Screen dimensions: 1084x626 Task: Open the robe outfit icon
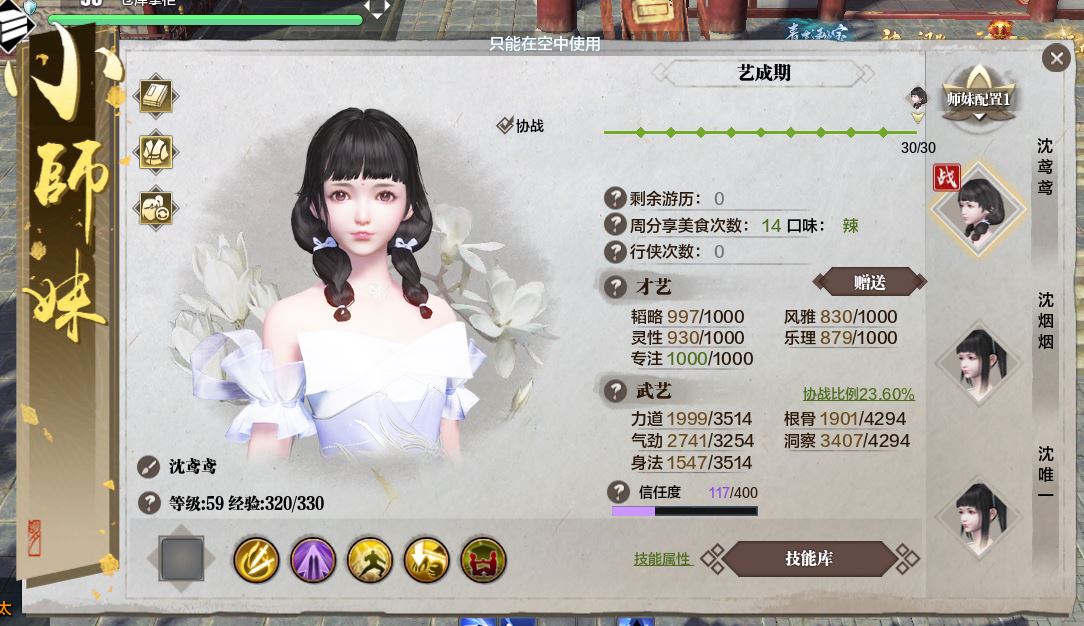[x=155, y=152]
